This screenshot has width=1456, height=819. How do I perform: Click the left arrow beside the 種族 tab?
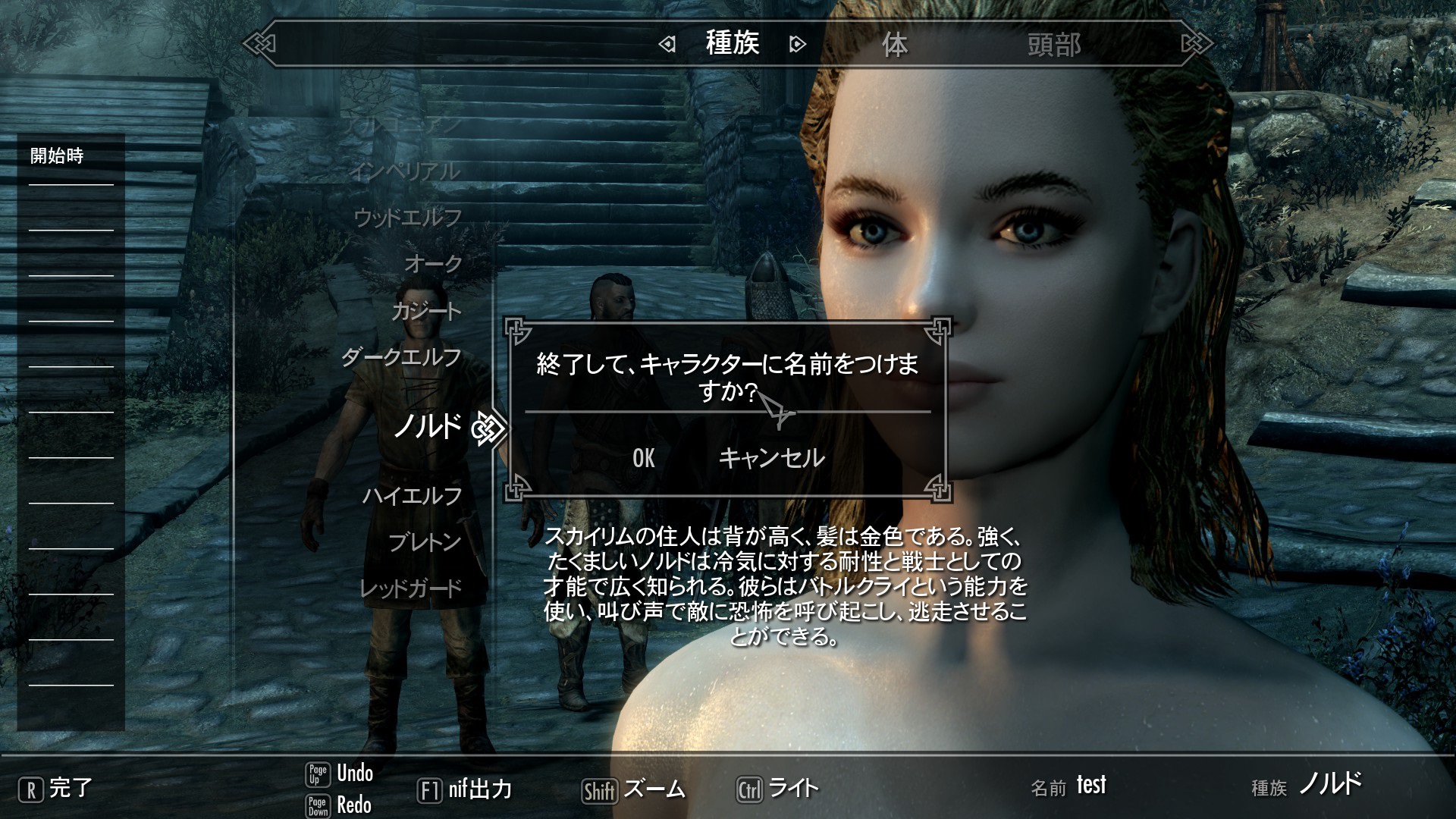click(666, 45)
